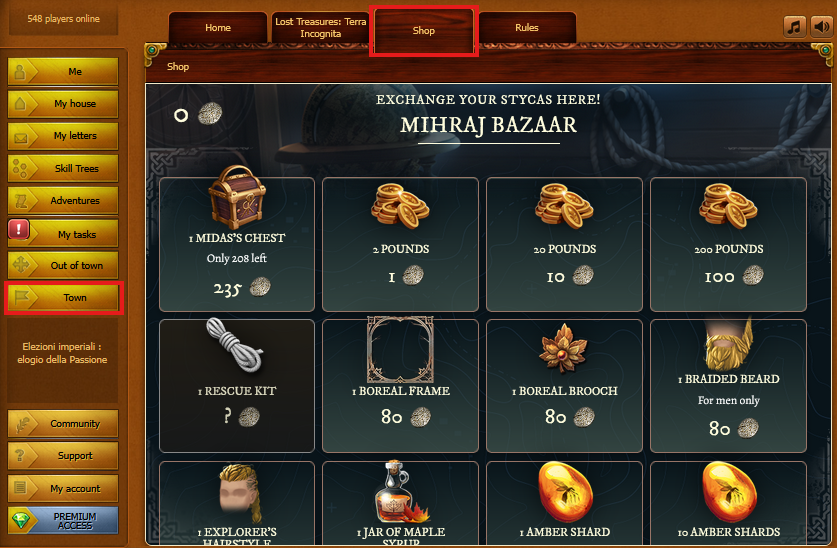Viewport: 837px width, 548px height.
Task: Toggle the music note button
Action: coord(794,27)
